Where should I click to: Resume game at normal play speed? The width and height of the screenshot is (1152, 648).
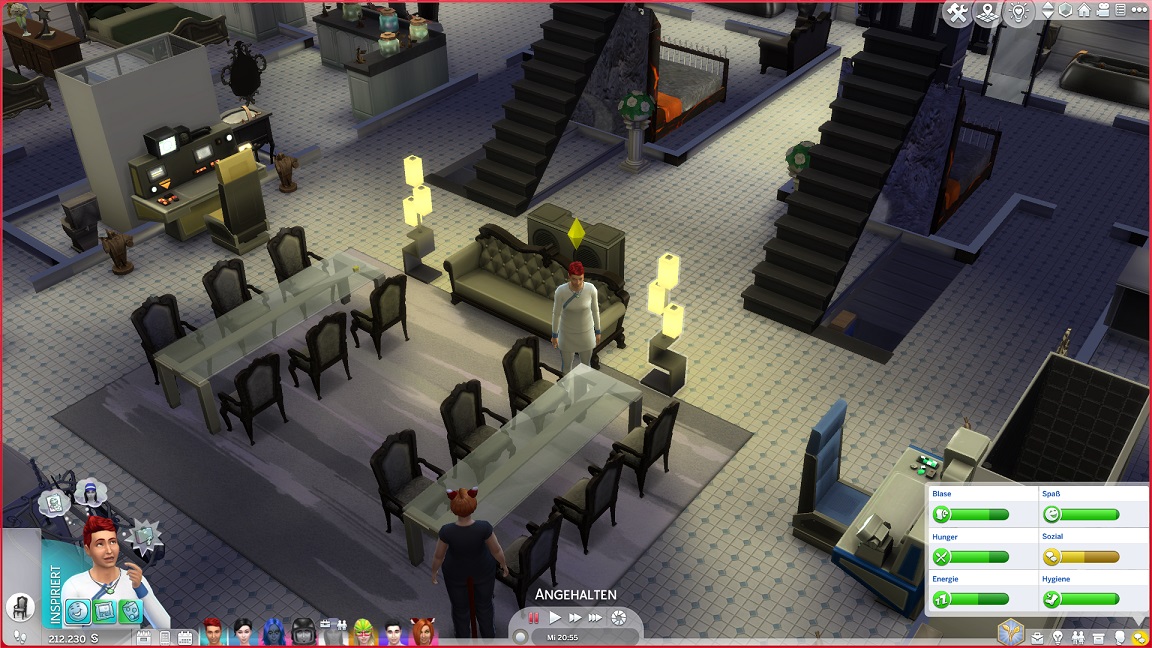pyautogui.click(x=555, y=618)
